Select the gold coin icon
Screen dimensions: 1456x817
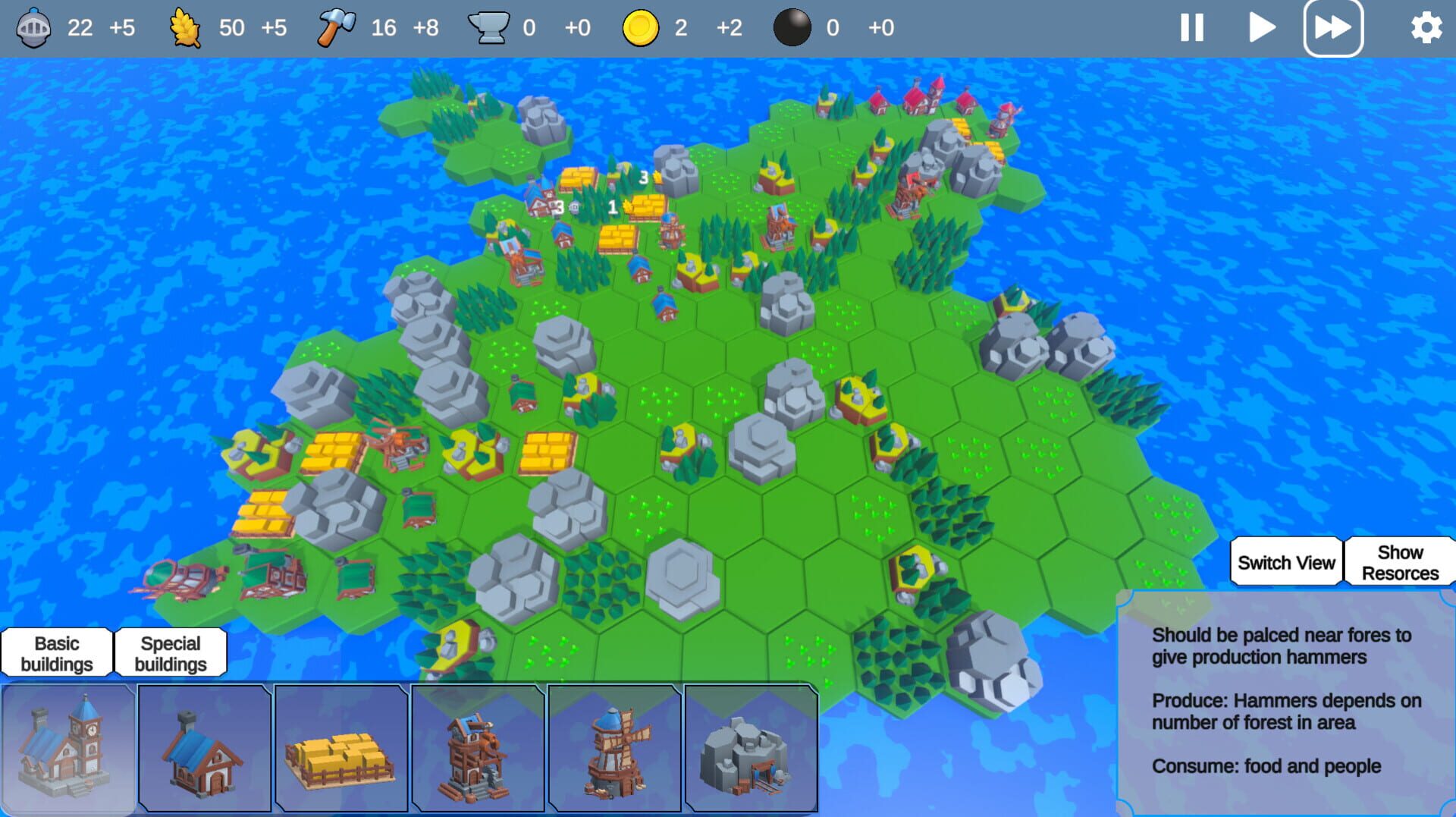tap(641, 28)
